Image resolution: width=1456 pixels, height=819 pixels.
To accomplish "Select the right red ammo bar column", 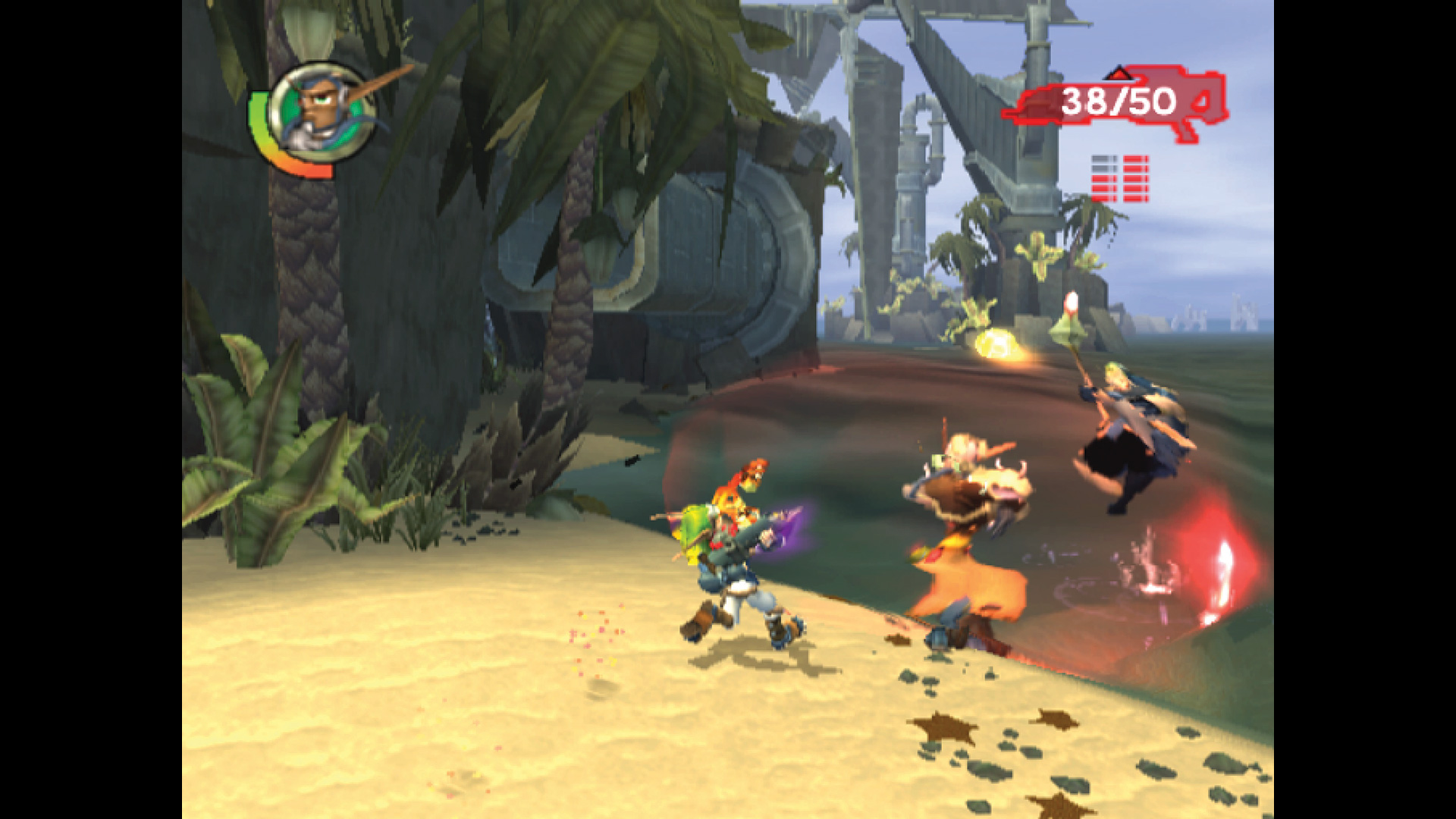I will tap(1136, 177).
